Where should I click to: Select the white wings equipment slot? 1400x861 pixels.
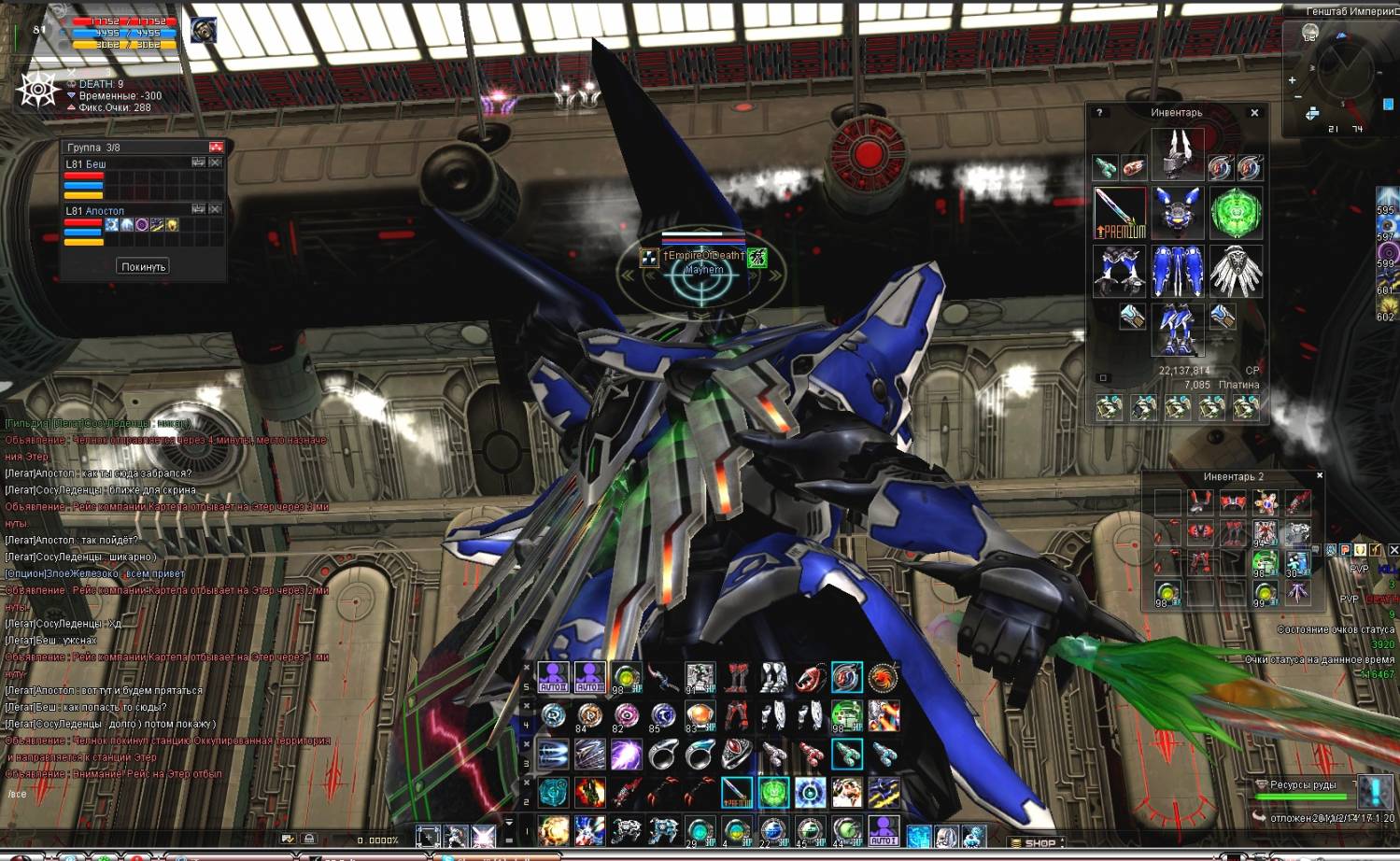click(x=1236, y=271)
